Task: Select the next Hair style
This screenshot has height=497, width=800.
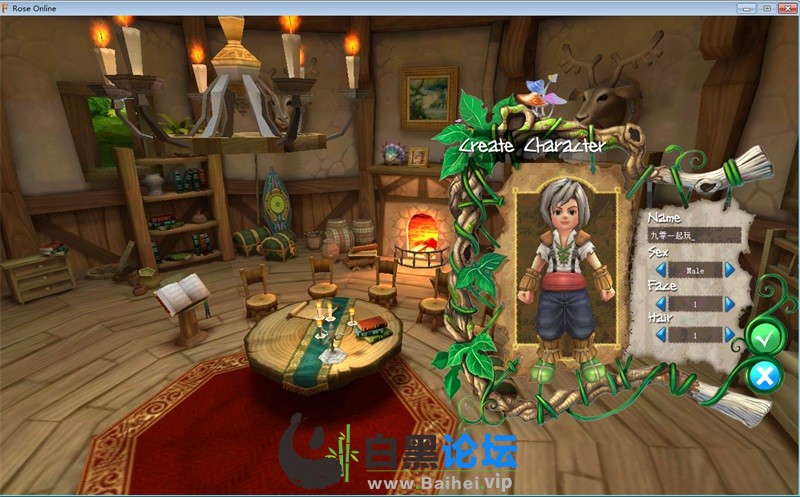Action: pos(729,336)
